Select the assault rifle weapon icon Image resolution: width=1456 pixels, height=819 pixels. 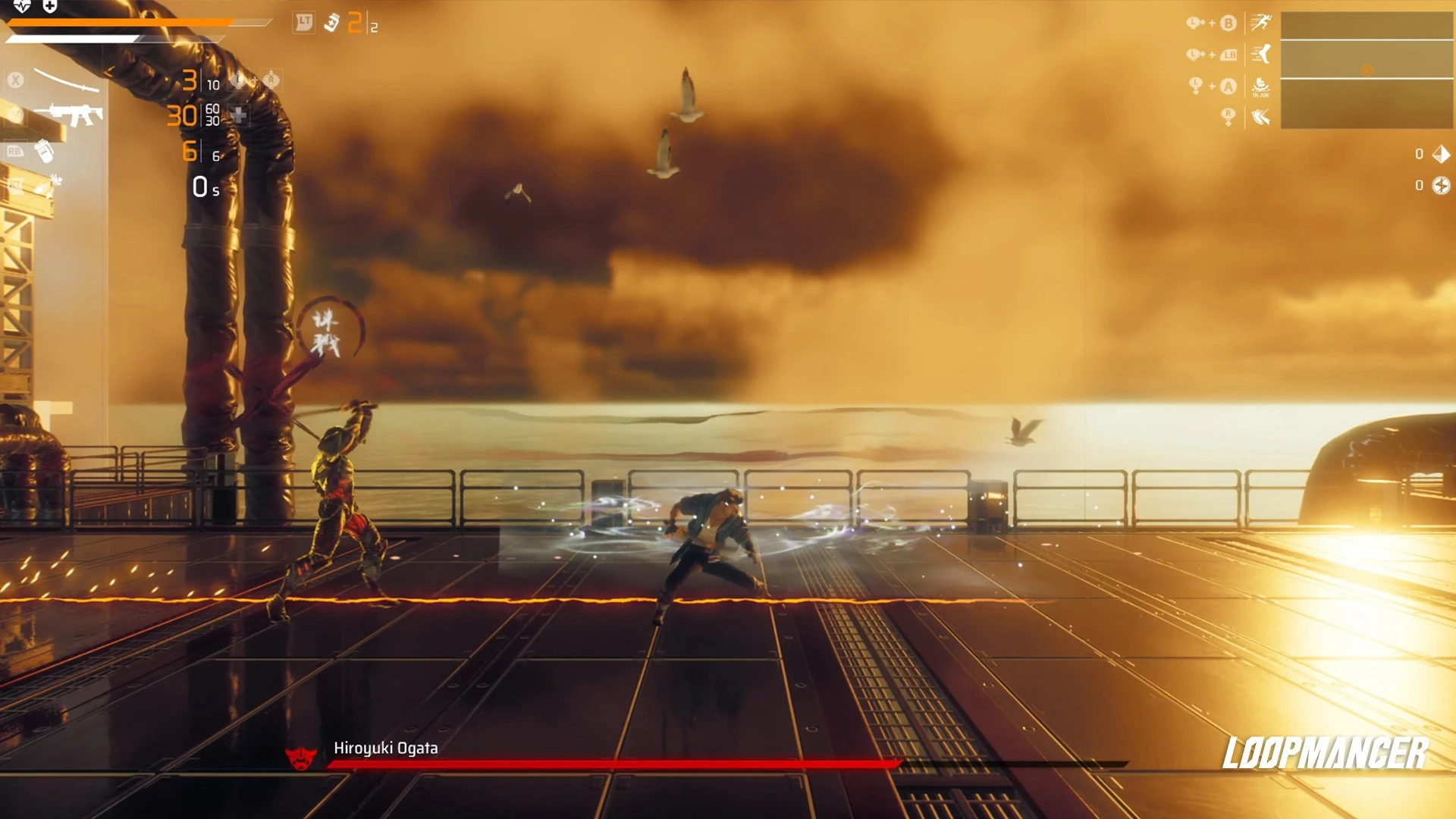74,115
